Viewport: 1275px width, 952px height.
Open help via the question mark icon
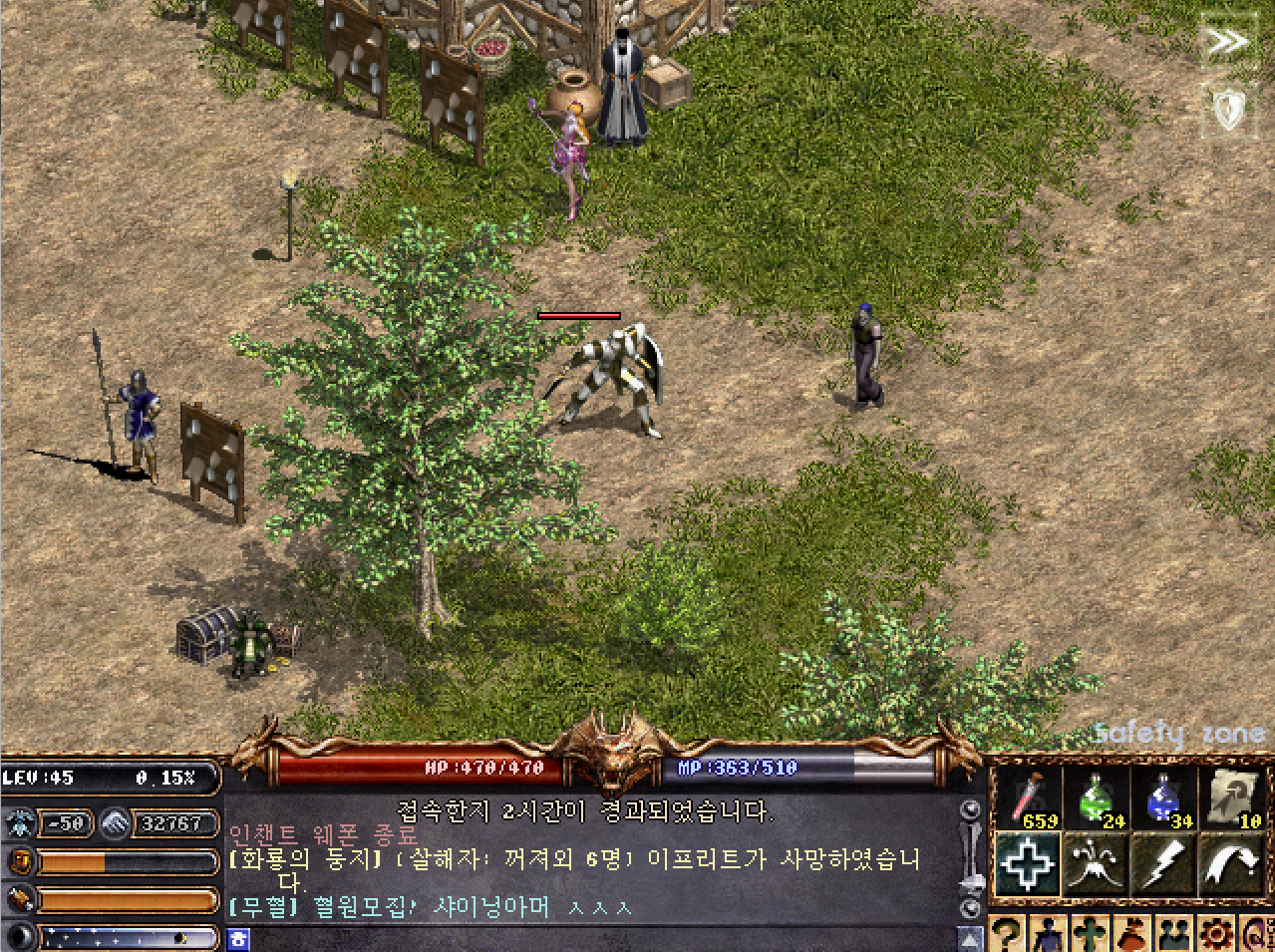click(1008, 935)
